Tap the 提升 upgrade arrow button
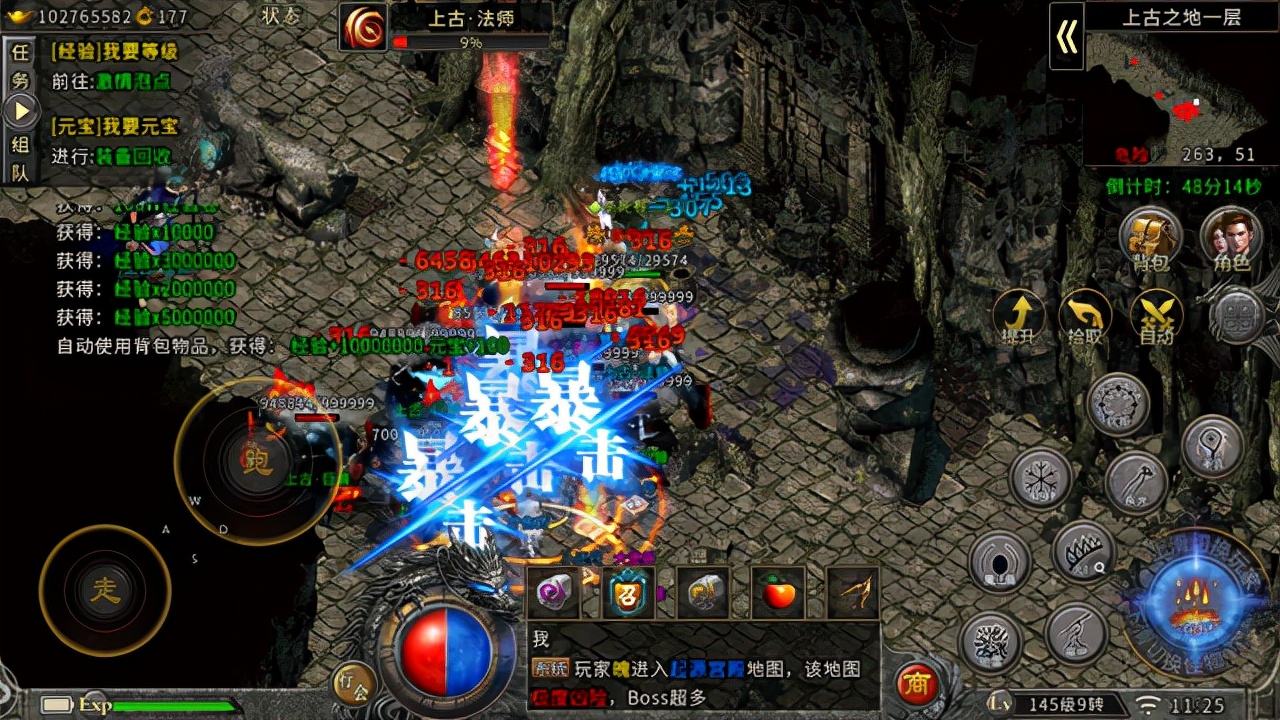The width and height of the screenshot is (1280, 720). click(1019, 315)
